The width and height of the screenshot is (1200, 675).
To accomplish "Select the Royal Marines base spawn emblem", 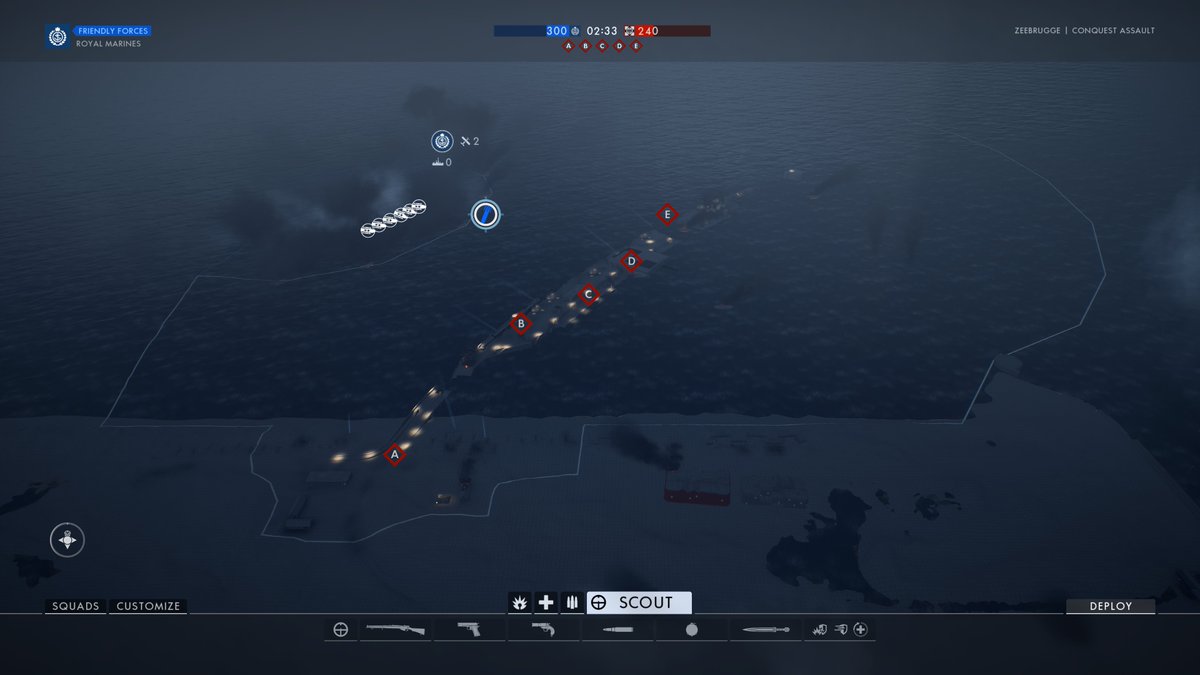I will click(x=442, y=141).
